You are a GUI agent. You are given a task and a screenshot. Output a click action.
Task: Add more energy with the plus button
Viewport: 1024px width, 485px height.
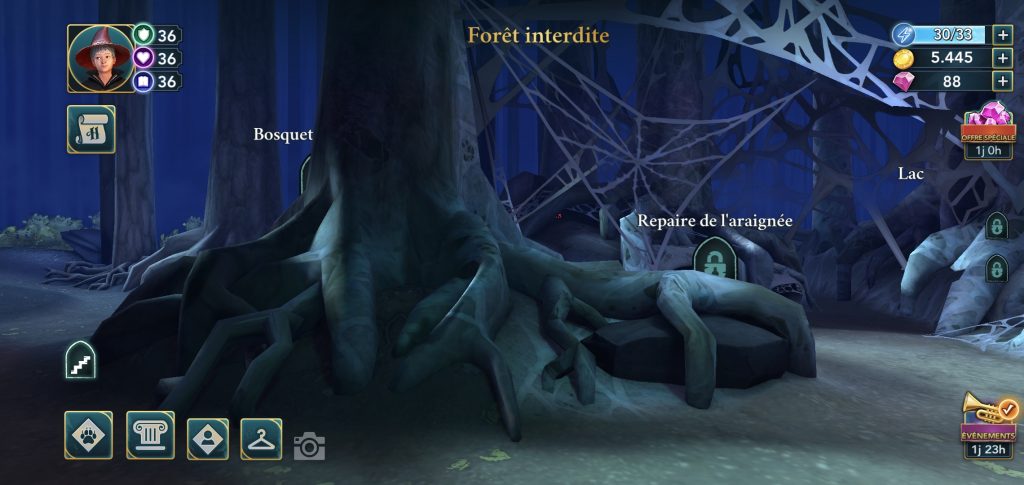click(1002, 35)
